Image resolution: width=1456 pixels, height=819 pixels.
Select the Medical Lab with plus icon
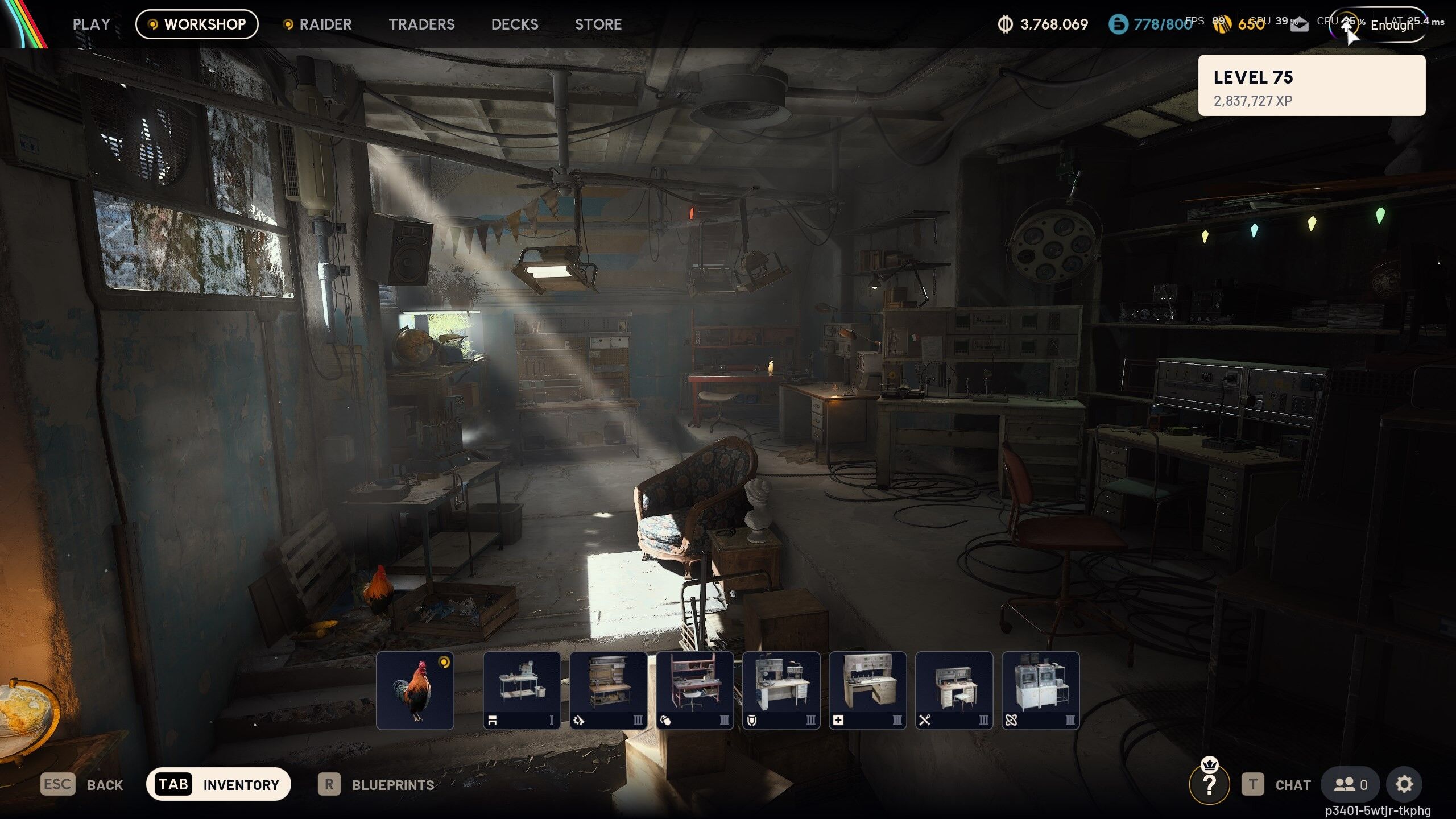[867, 690]
